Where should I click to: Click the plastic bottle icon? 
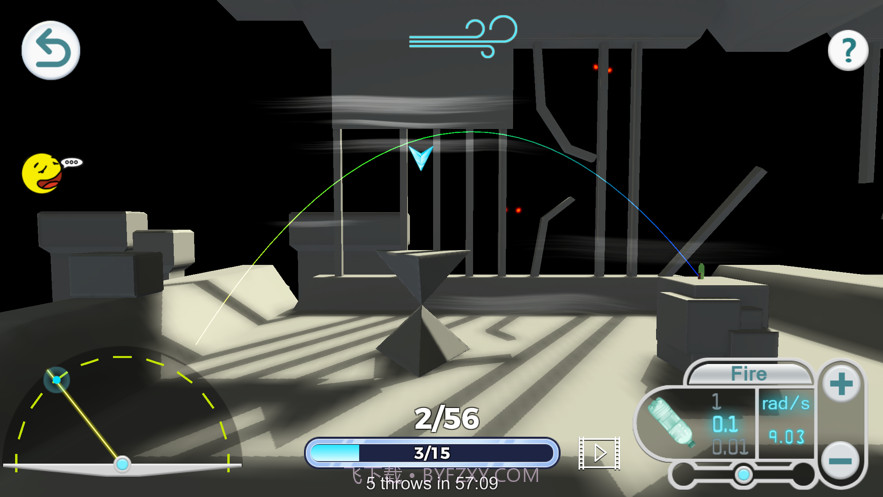[672, 424]
